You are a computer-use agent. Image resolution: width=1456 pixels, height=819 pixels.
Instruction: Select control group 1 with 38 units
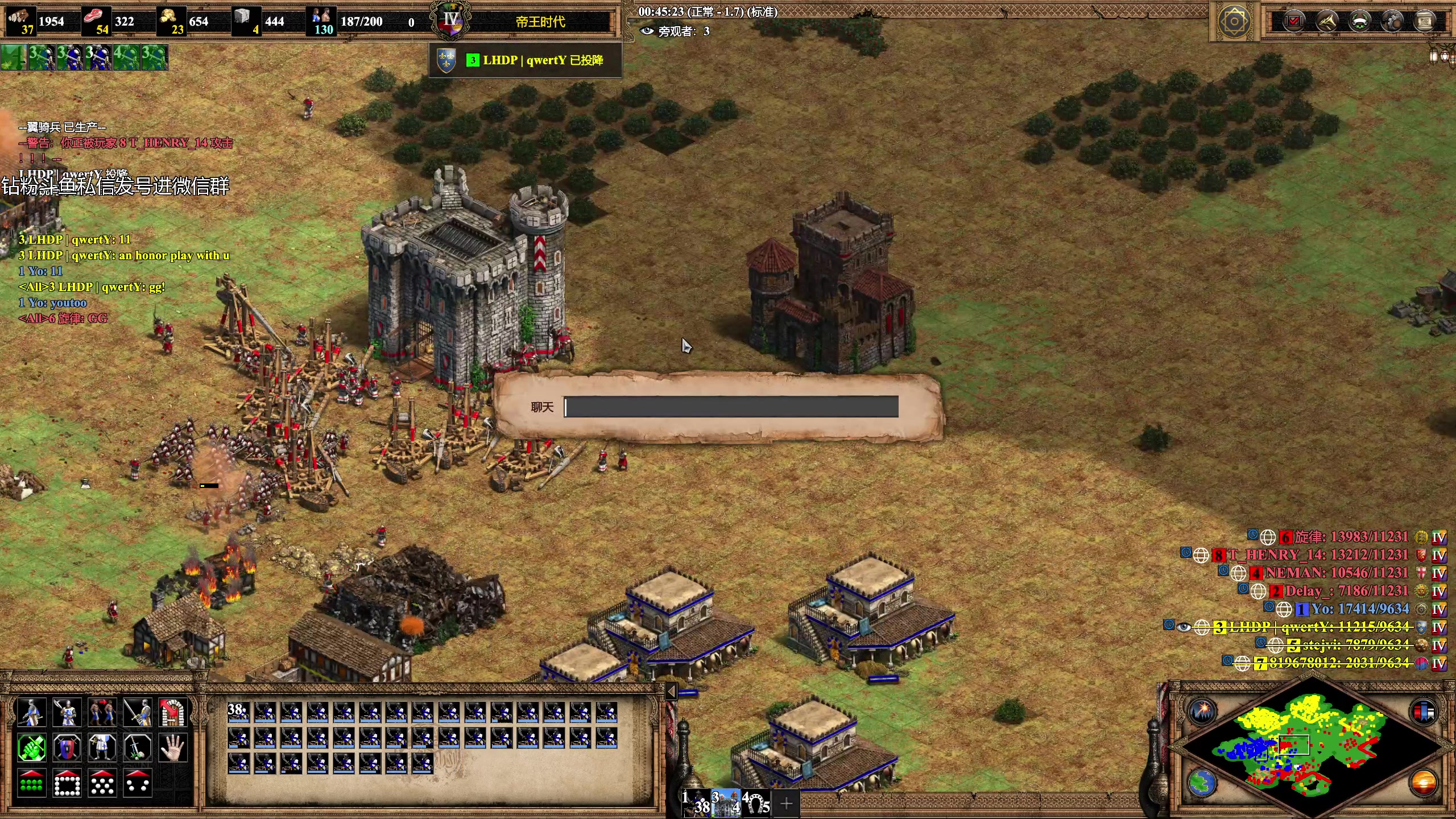tap(696, 803)
